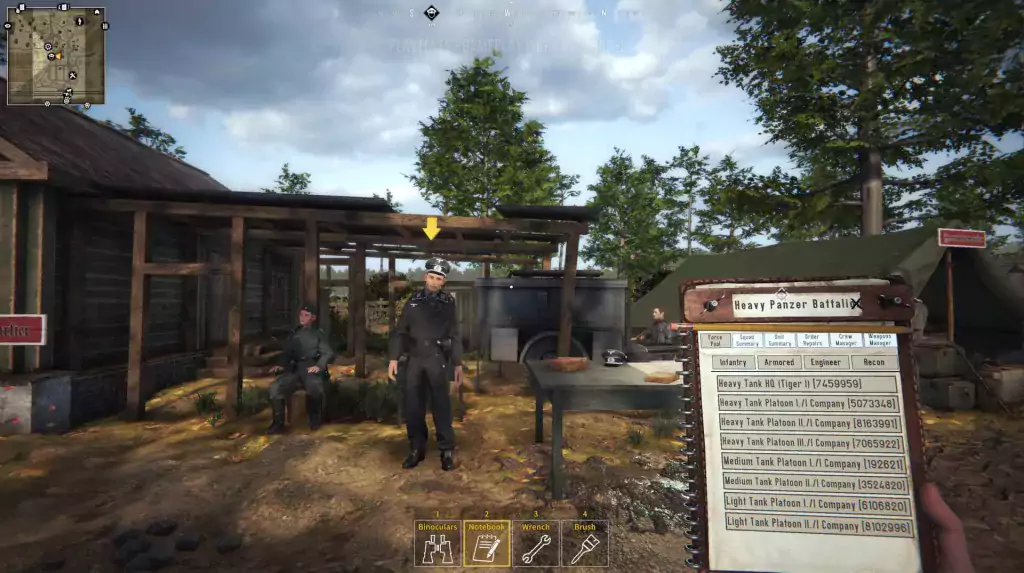
Task: Select the Notebook hotbar slot
Action: point(486,543)
